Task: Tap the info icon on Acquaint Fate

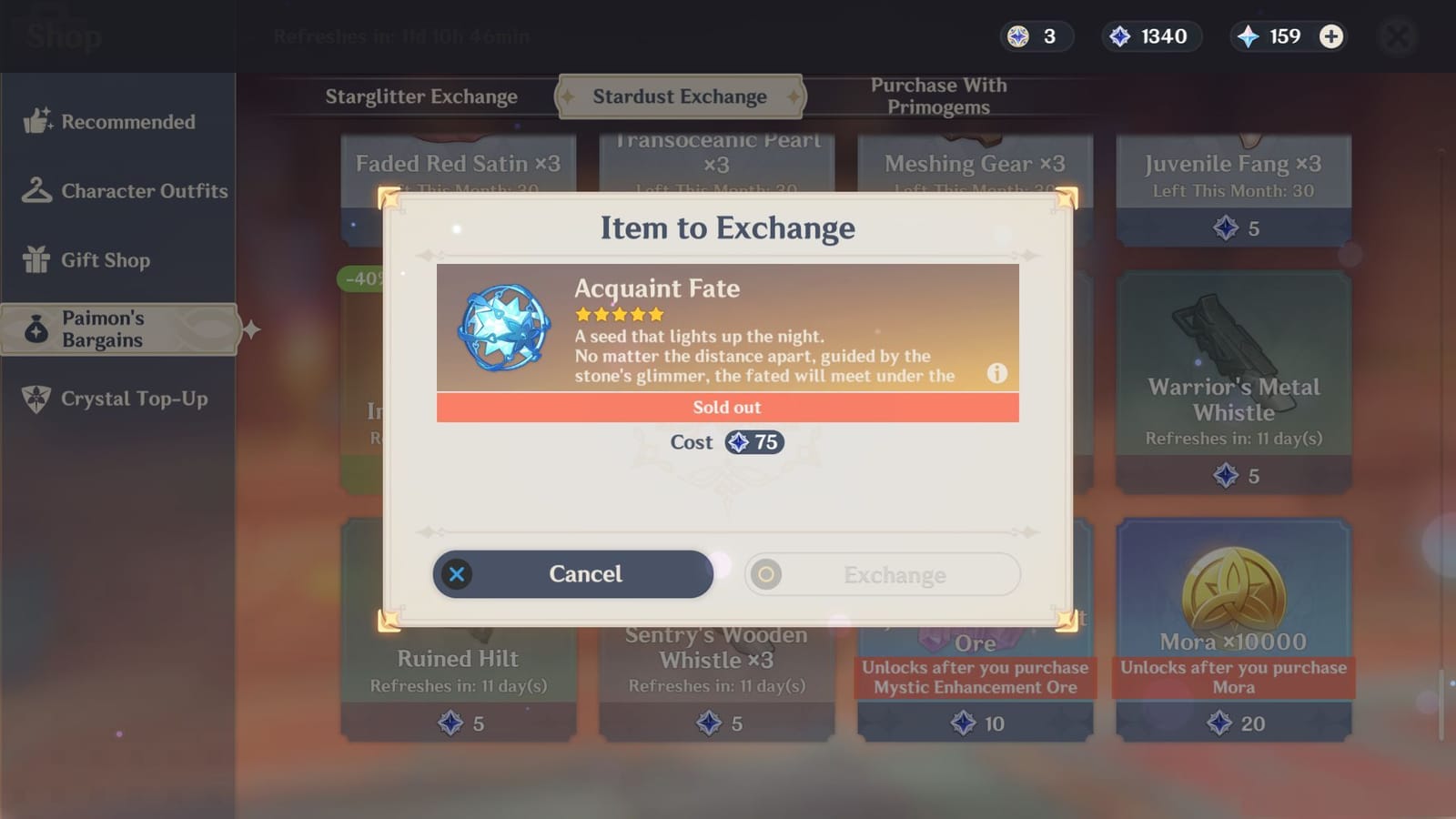Action: (x=996, y=373)
